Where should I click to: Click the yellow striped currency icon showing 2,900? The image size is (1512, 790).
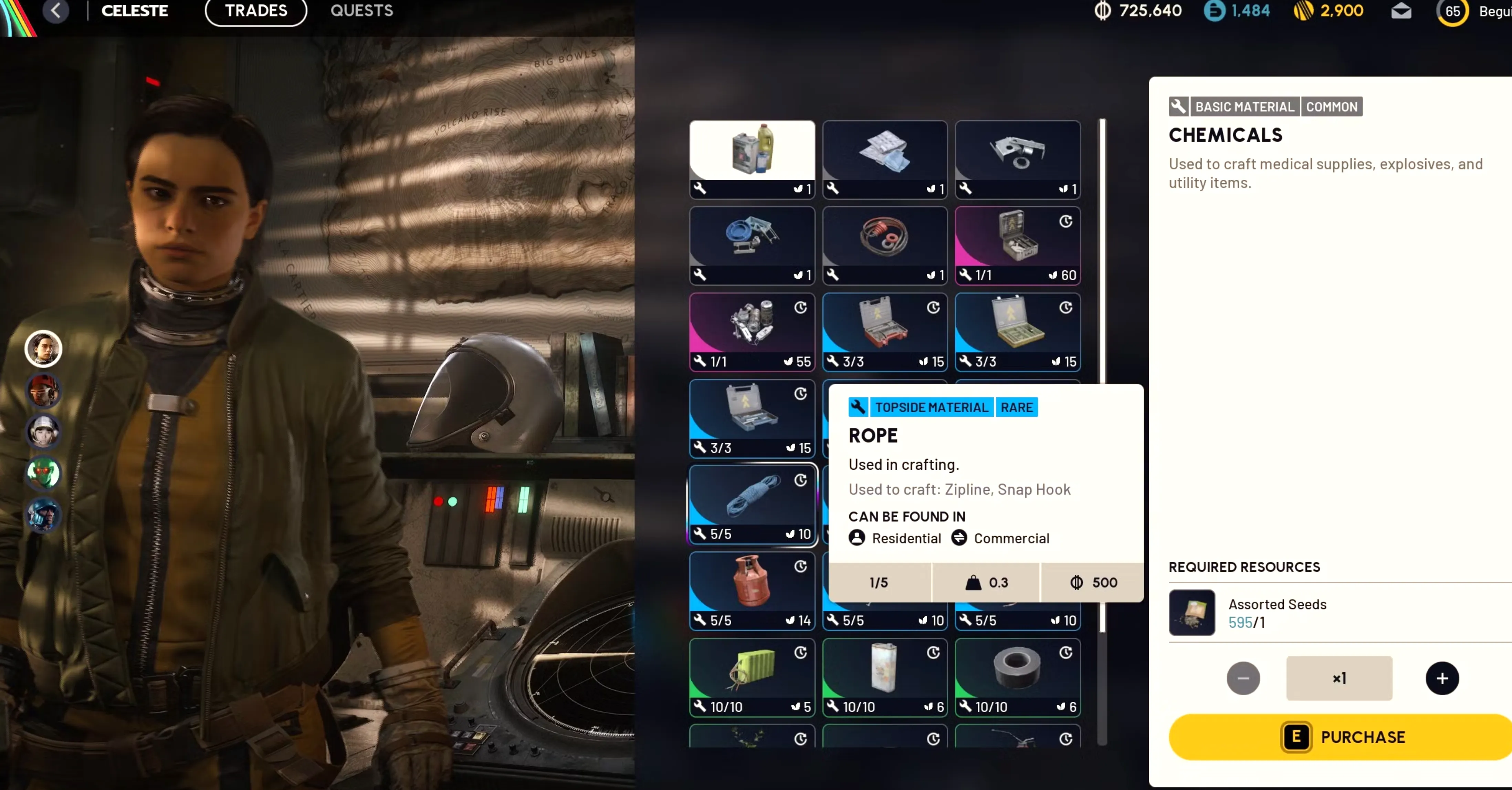[1304, 11]
